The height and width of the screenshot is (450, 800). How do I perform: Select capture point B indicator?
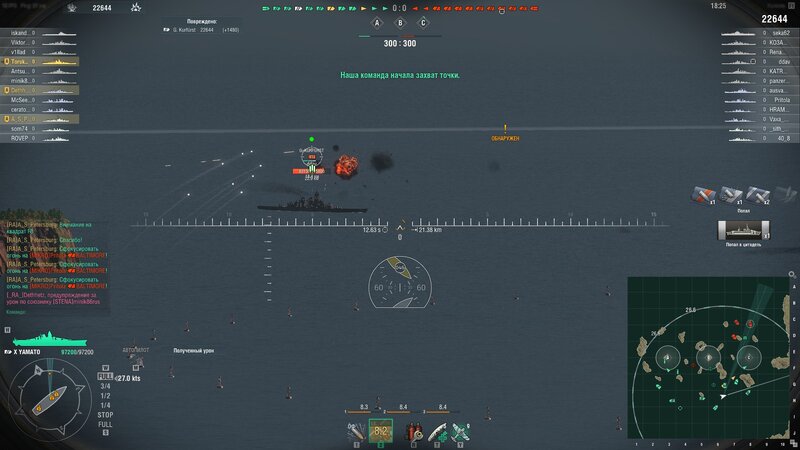tap(400, 23)
